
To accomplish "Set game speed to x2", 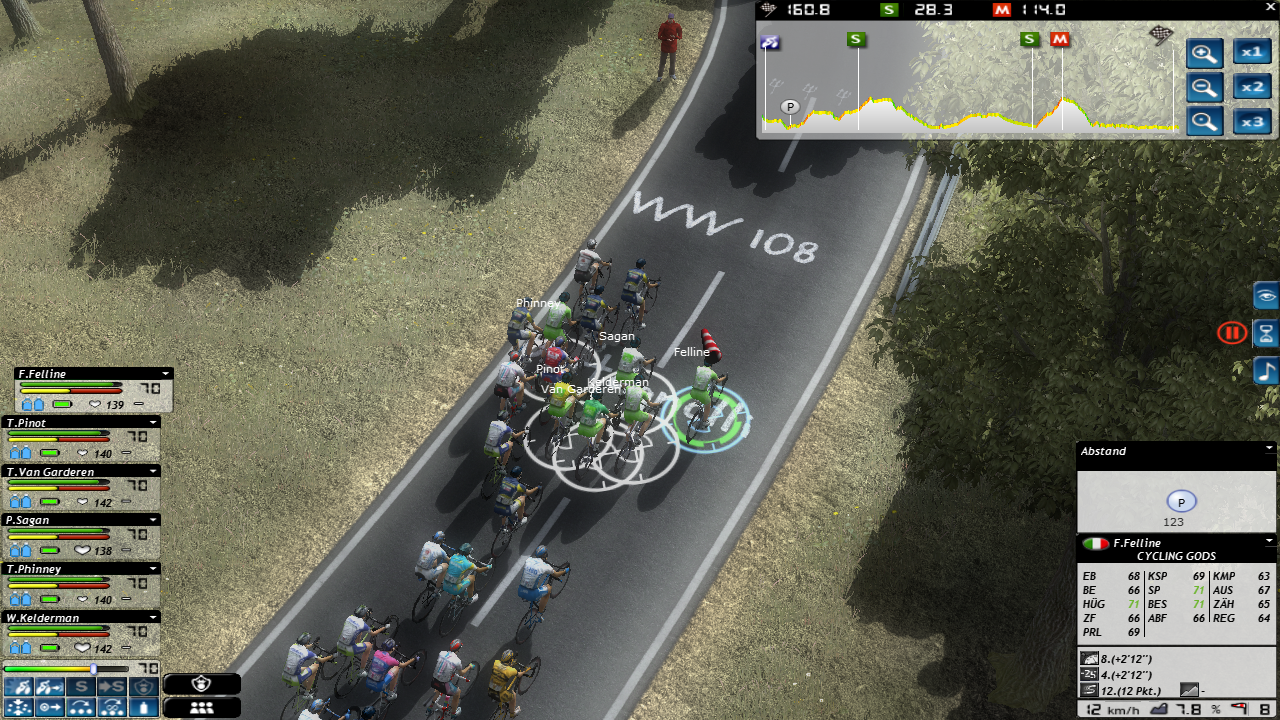I will coord(1251,87).
